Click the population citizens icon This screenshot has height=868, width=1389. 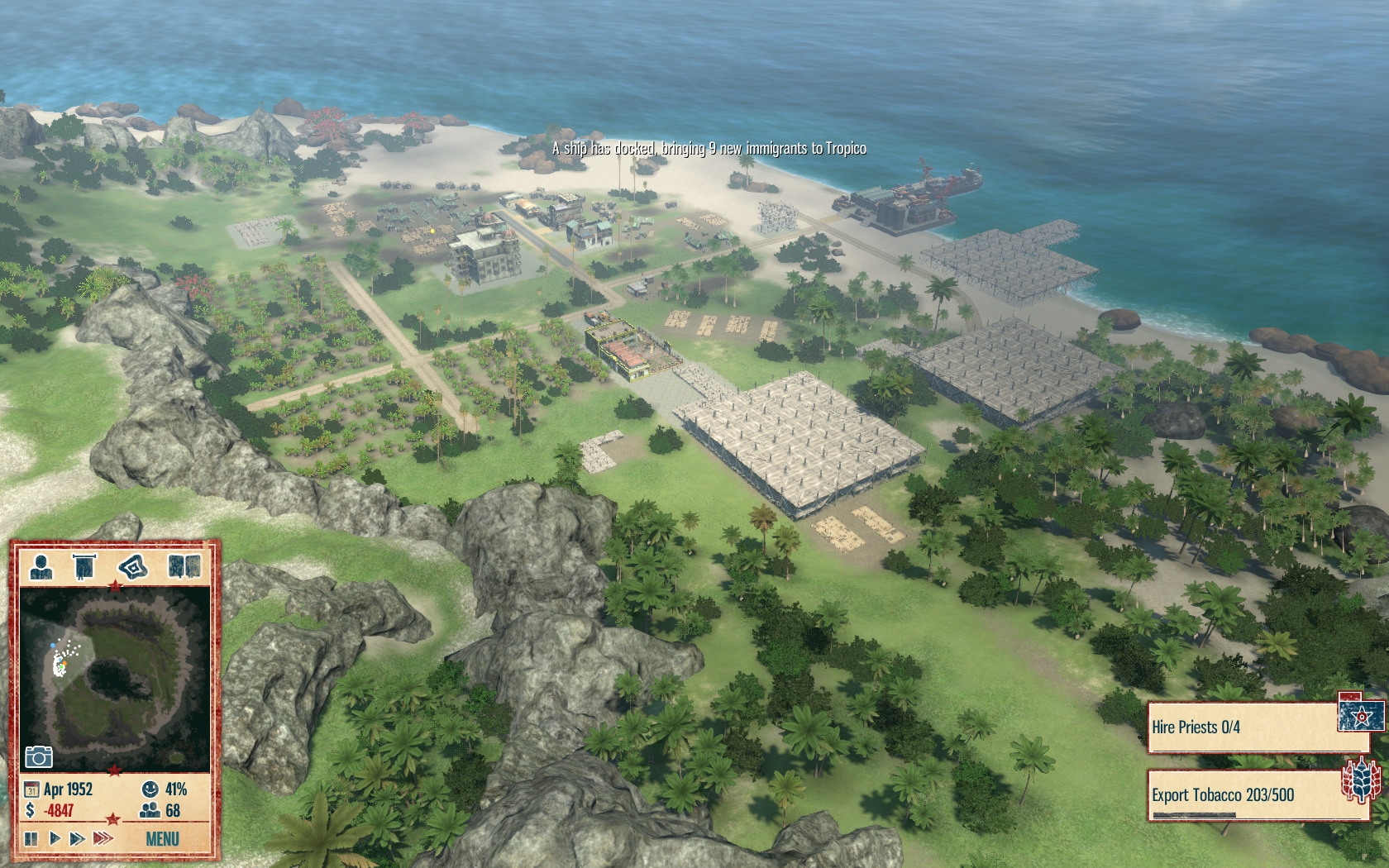(x=150, y=810)
